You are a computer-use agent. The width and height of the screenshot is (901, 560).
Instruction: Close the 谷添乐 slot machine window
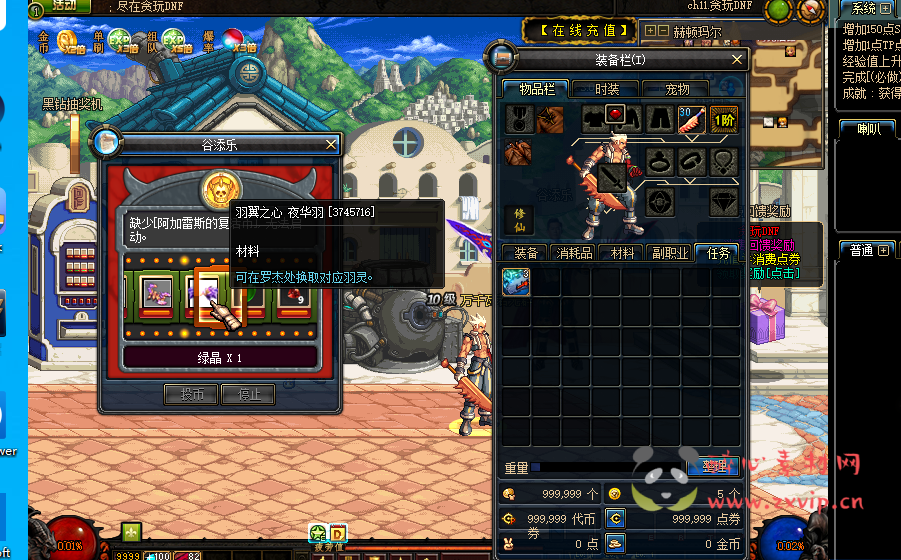pos(332,144)
